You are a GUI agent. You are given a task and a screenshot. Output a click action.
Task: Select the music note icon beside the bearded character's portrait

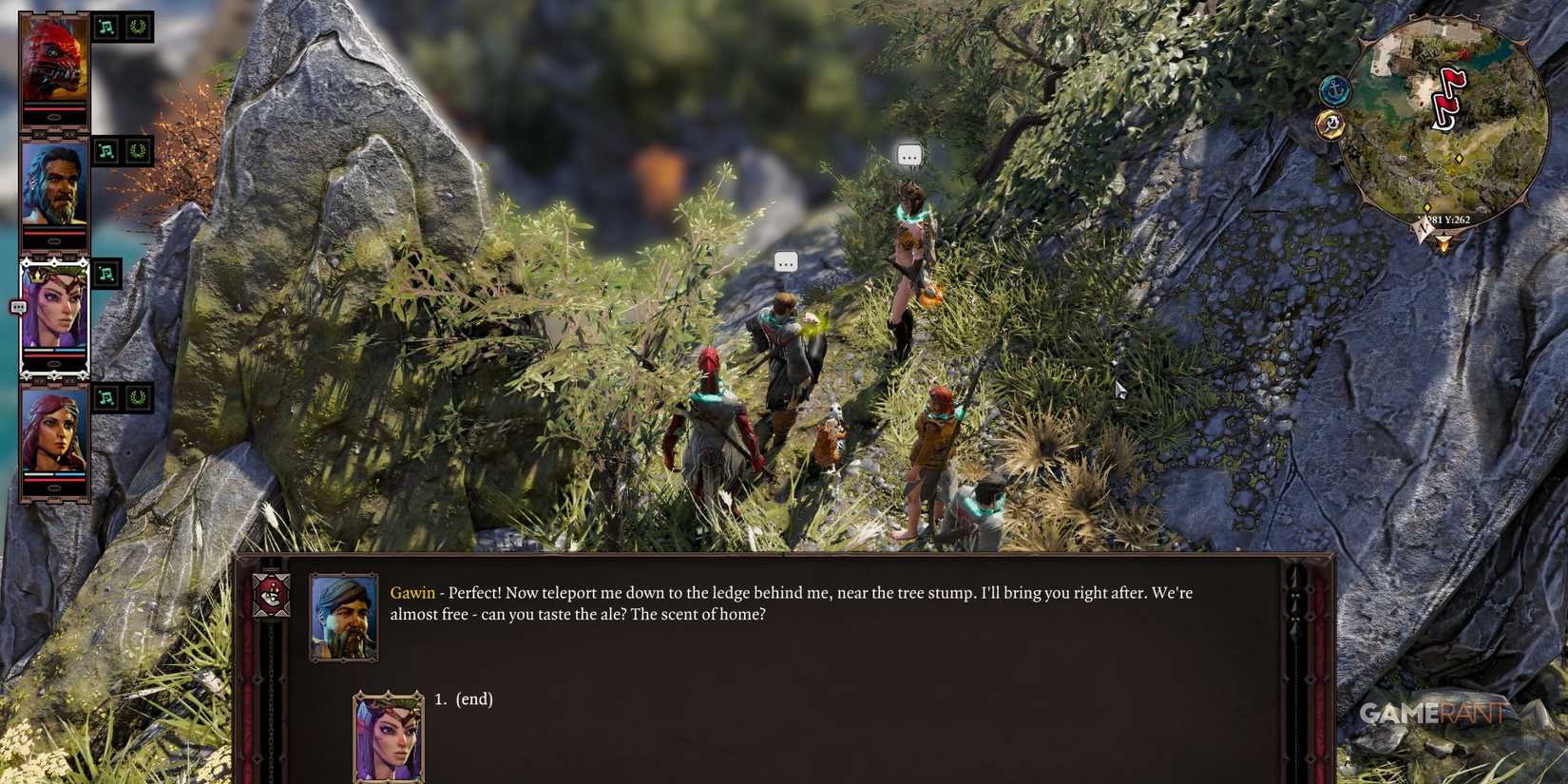pyautogui.click(x=107, y=150)
